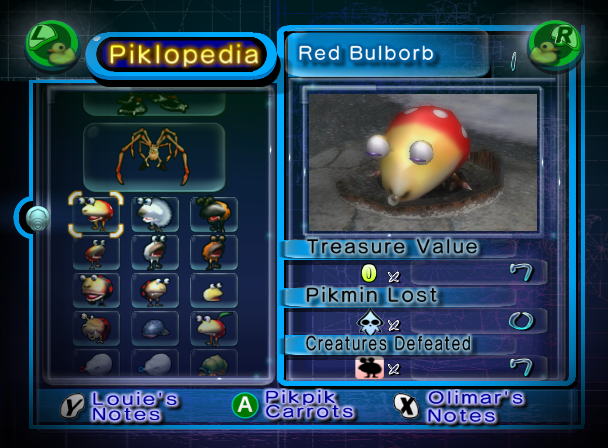Select the blue Water Dumple entry
Image resolution: width=608 pixels, height=448 pixels.
[x=155, y=328]
